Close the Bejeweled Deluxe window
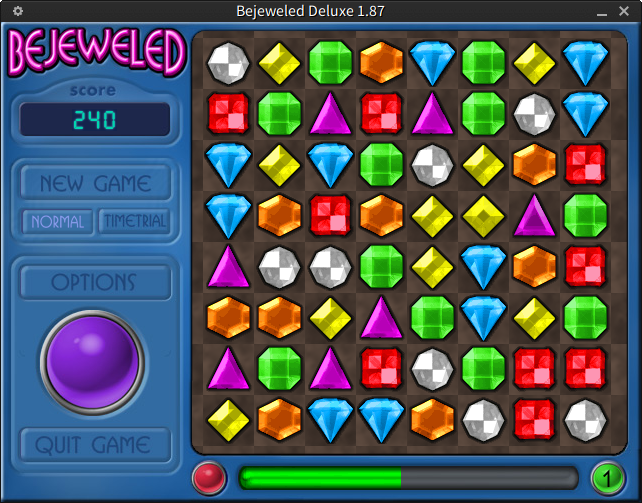The height and width of the screenshot is (503, 642). point(626,10)
